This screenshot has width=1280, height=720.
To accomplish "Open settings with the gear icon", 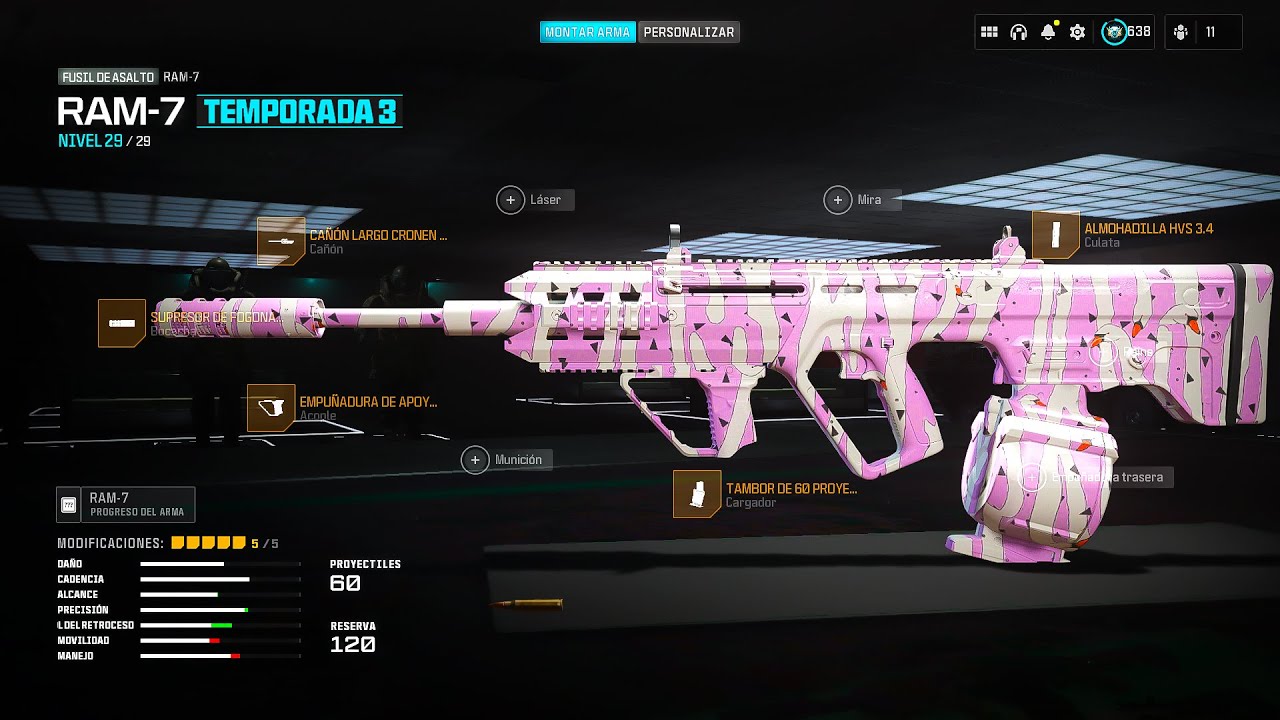I will tap(1077, 32).
